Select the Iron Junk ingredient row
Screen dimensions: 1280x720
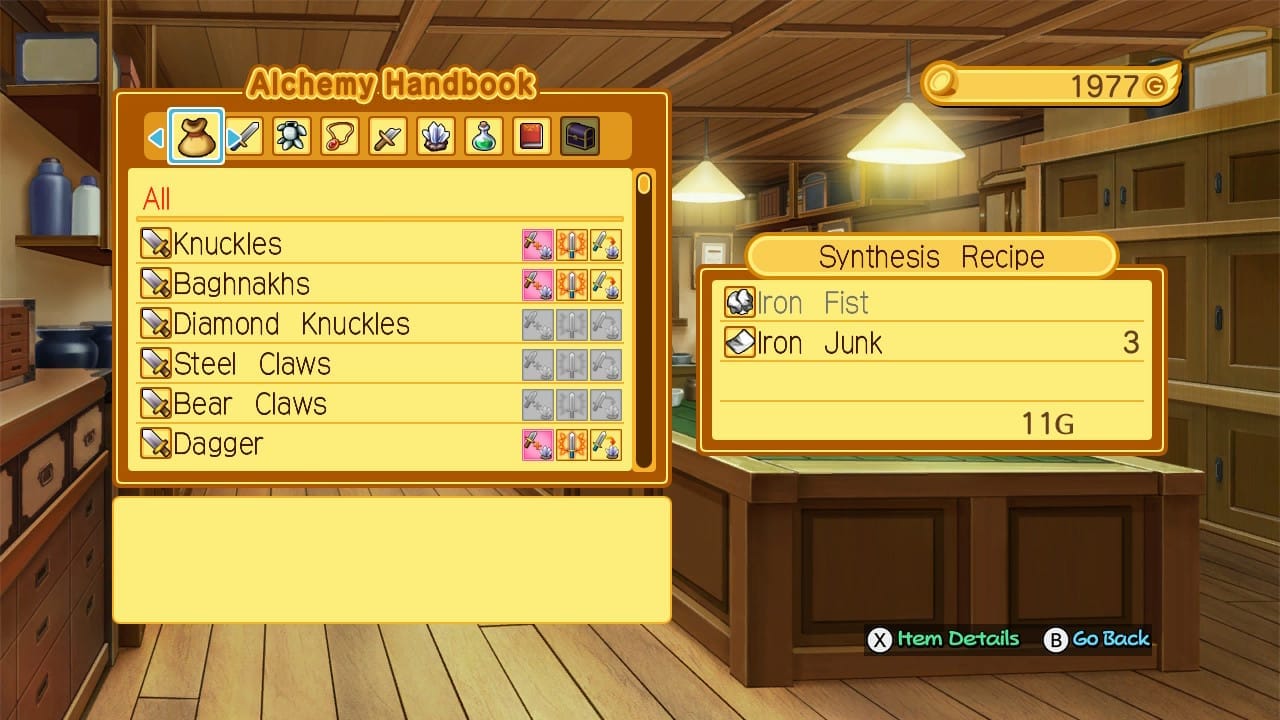click(930, 343)
